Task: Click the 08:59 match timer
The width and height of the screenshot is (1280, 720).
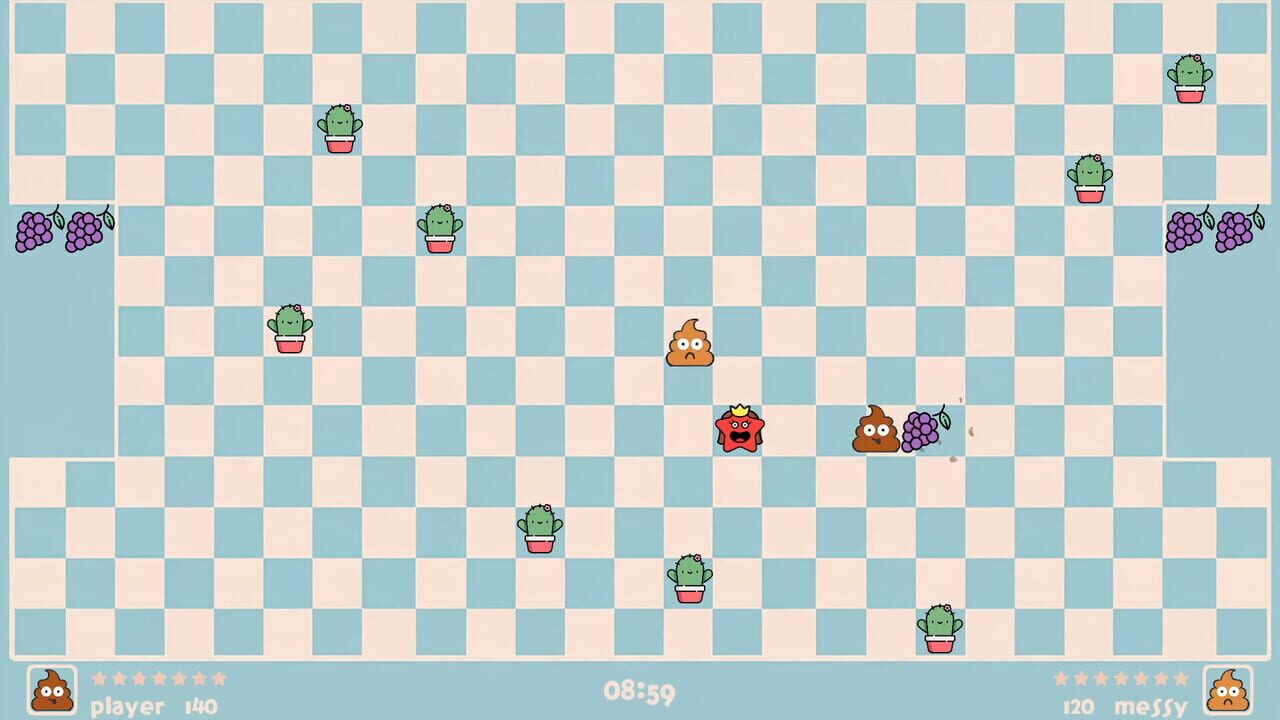Action: tap(639, 692)
